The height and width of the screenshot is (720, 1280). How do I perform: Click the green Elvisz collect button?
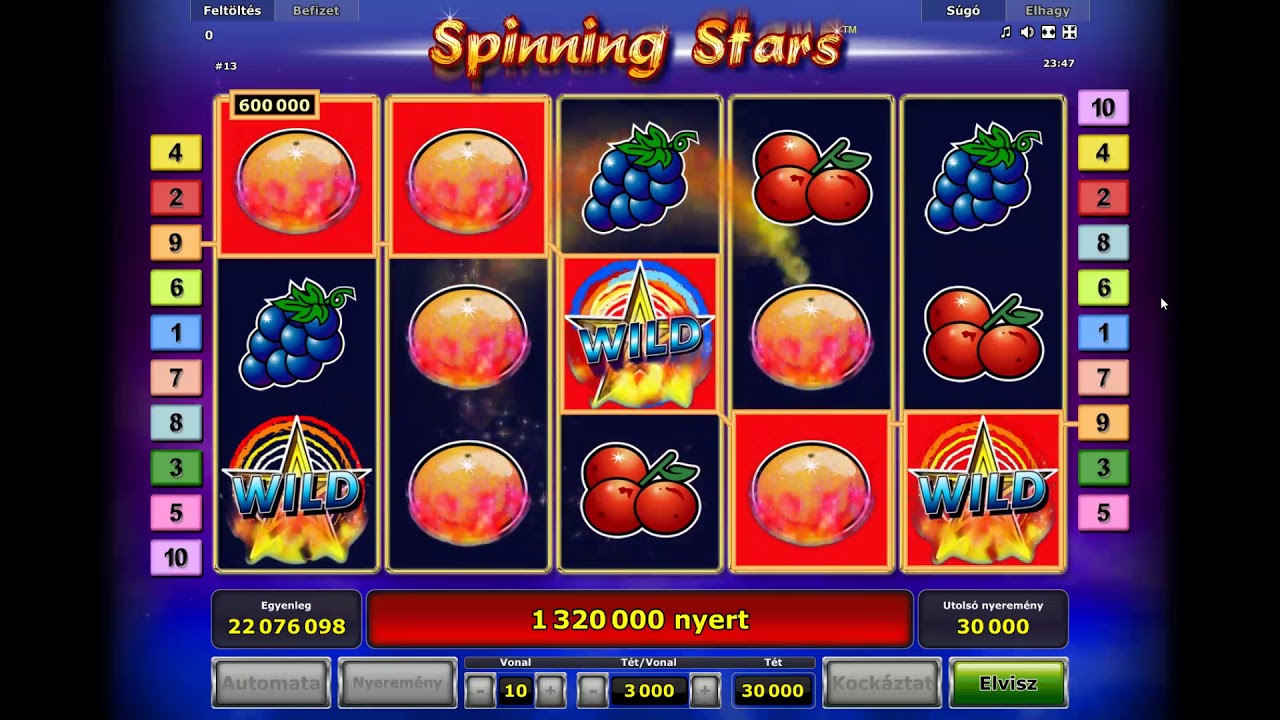(x=1008, y=684)
